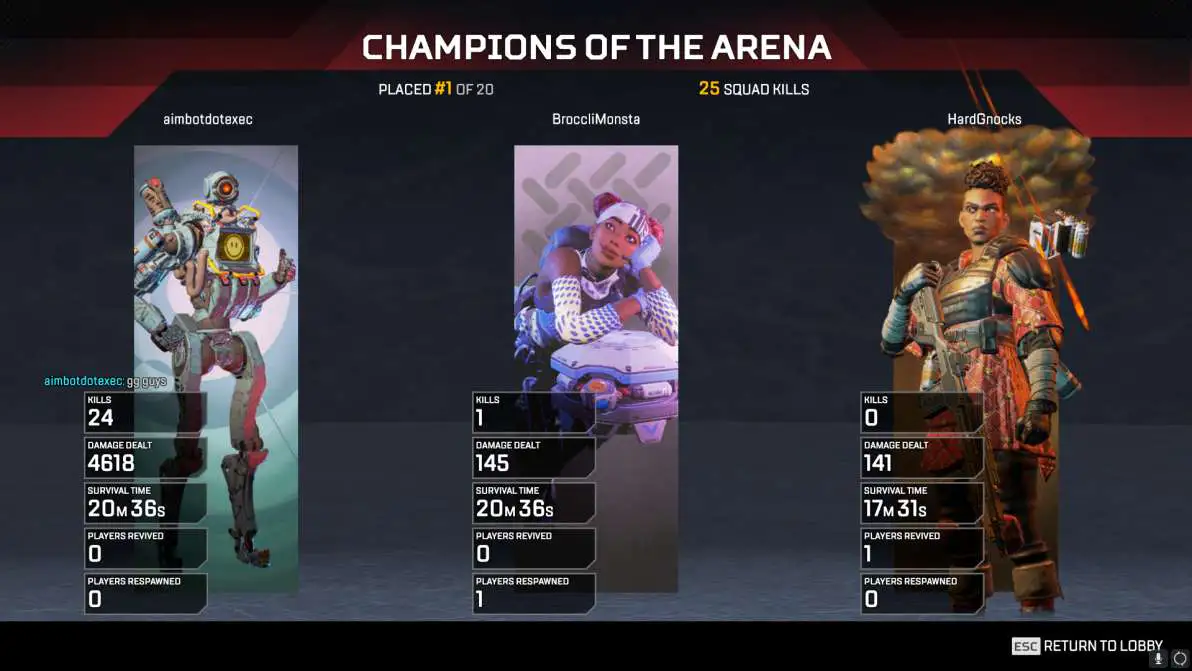Click the circular arrows overlay icon

1179,659
